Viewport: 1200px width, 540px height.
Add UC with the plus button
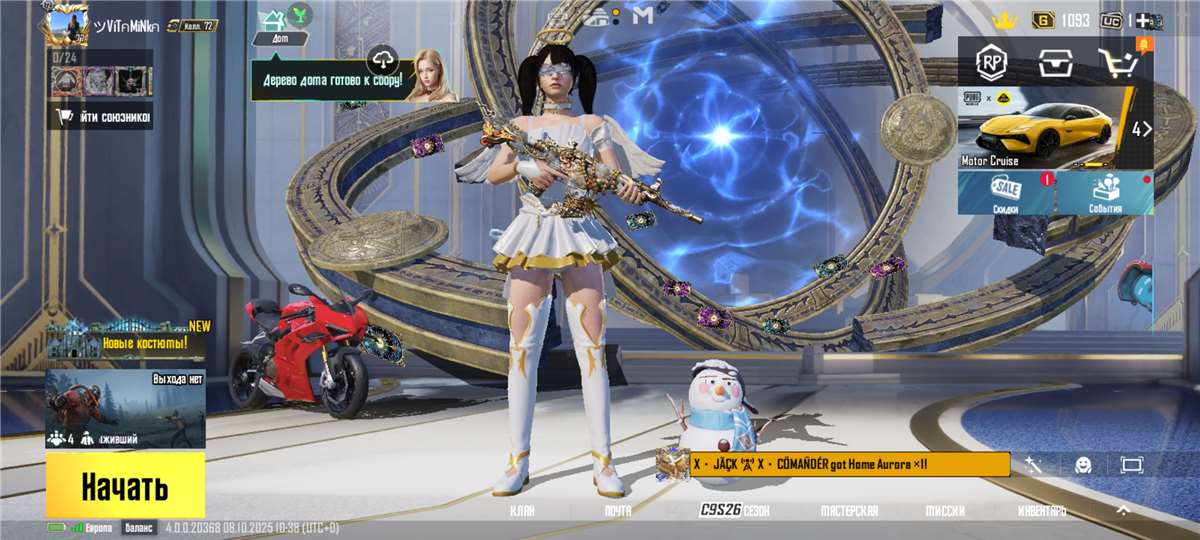[x=1143, y=19]
